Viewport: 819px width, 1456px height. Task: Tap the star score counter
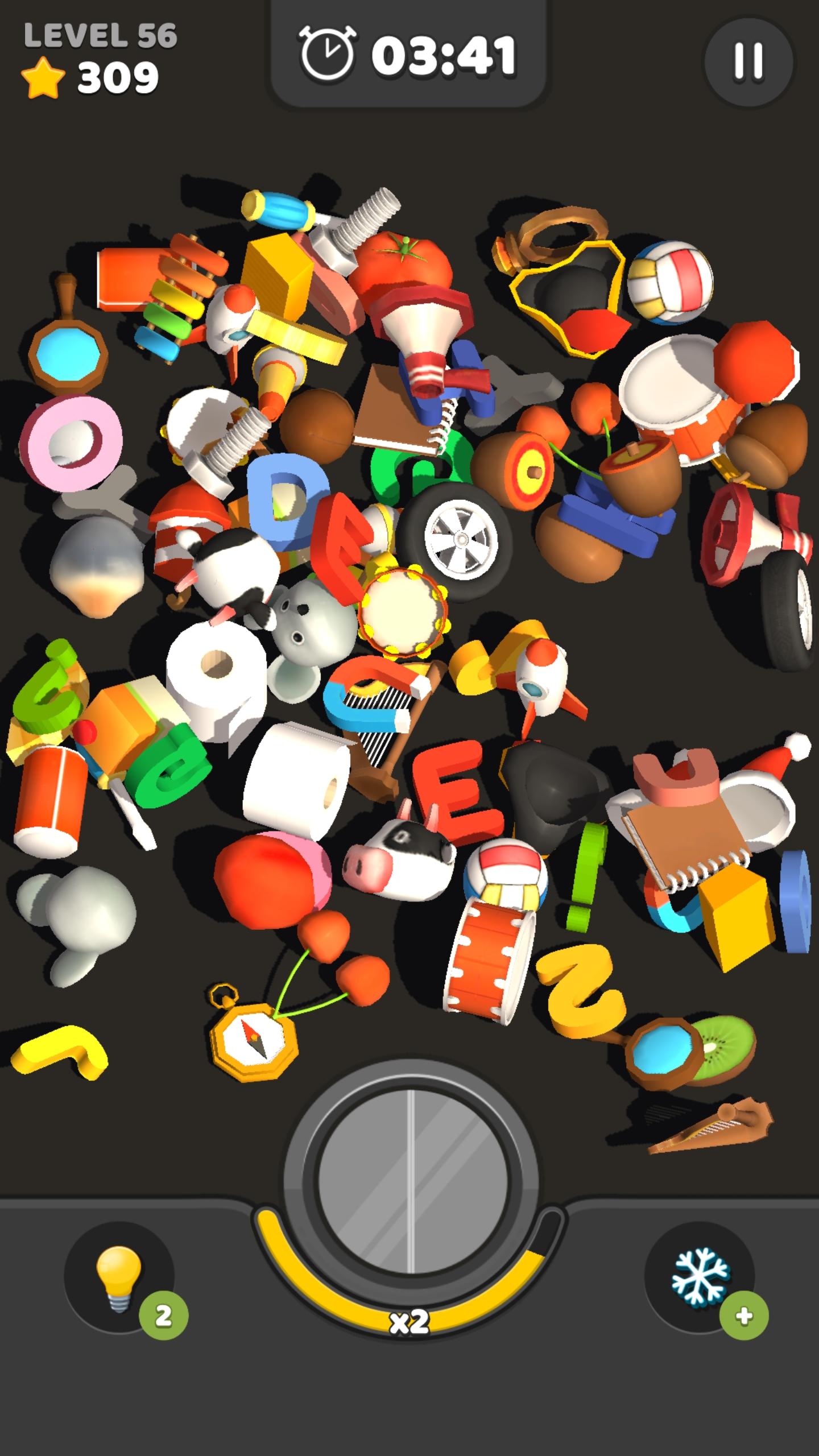point(91,77)
